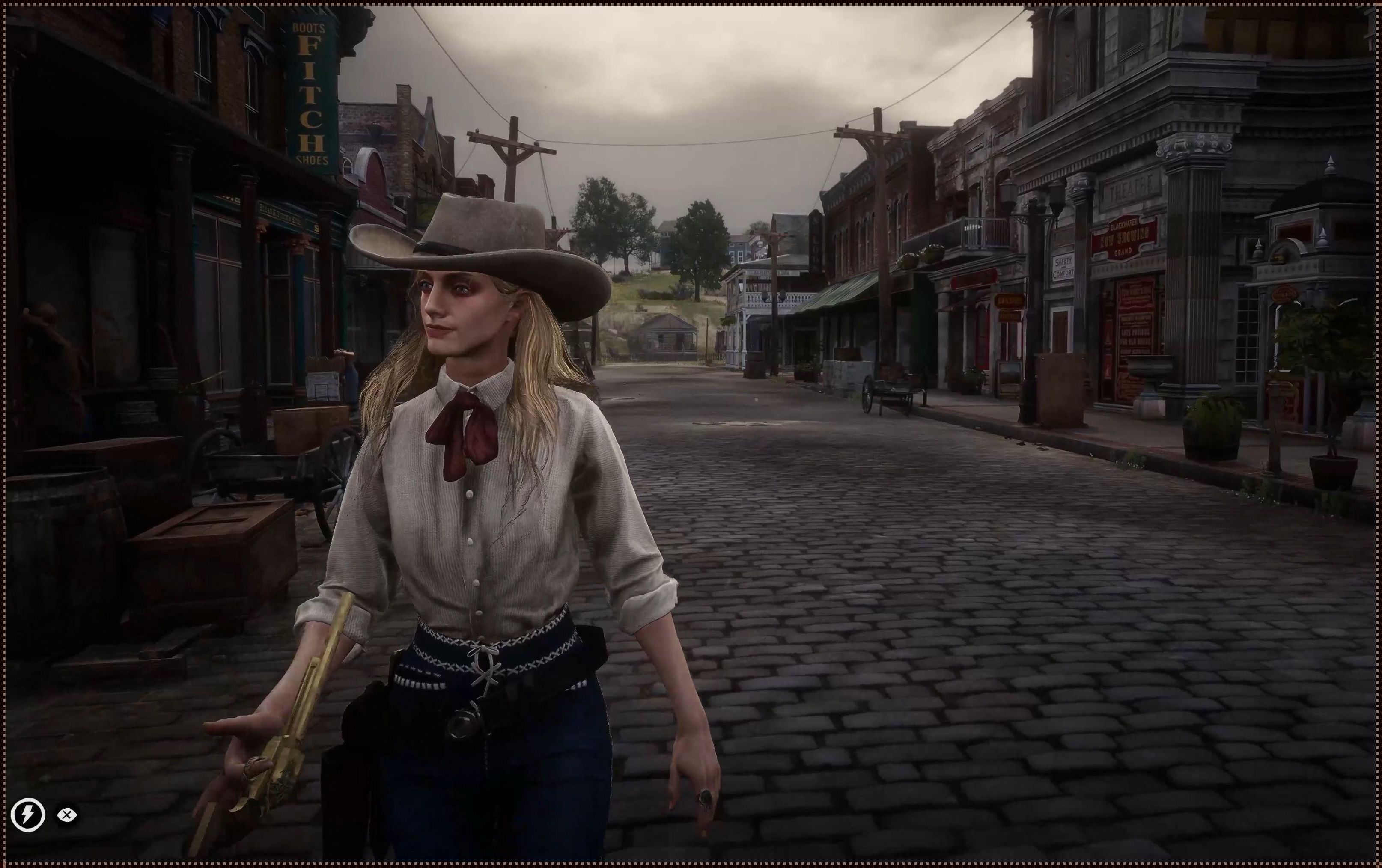1382x868 pixels.
Task: Click the lightning bolt stamina core icon
Action: (27, 814)
